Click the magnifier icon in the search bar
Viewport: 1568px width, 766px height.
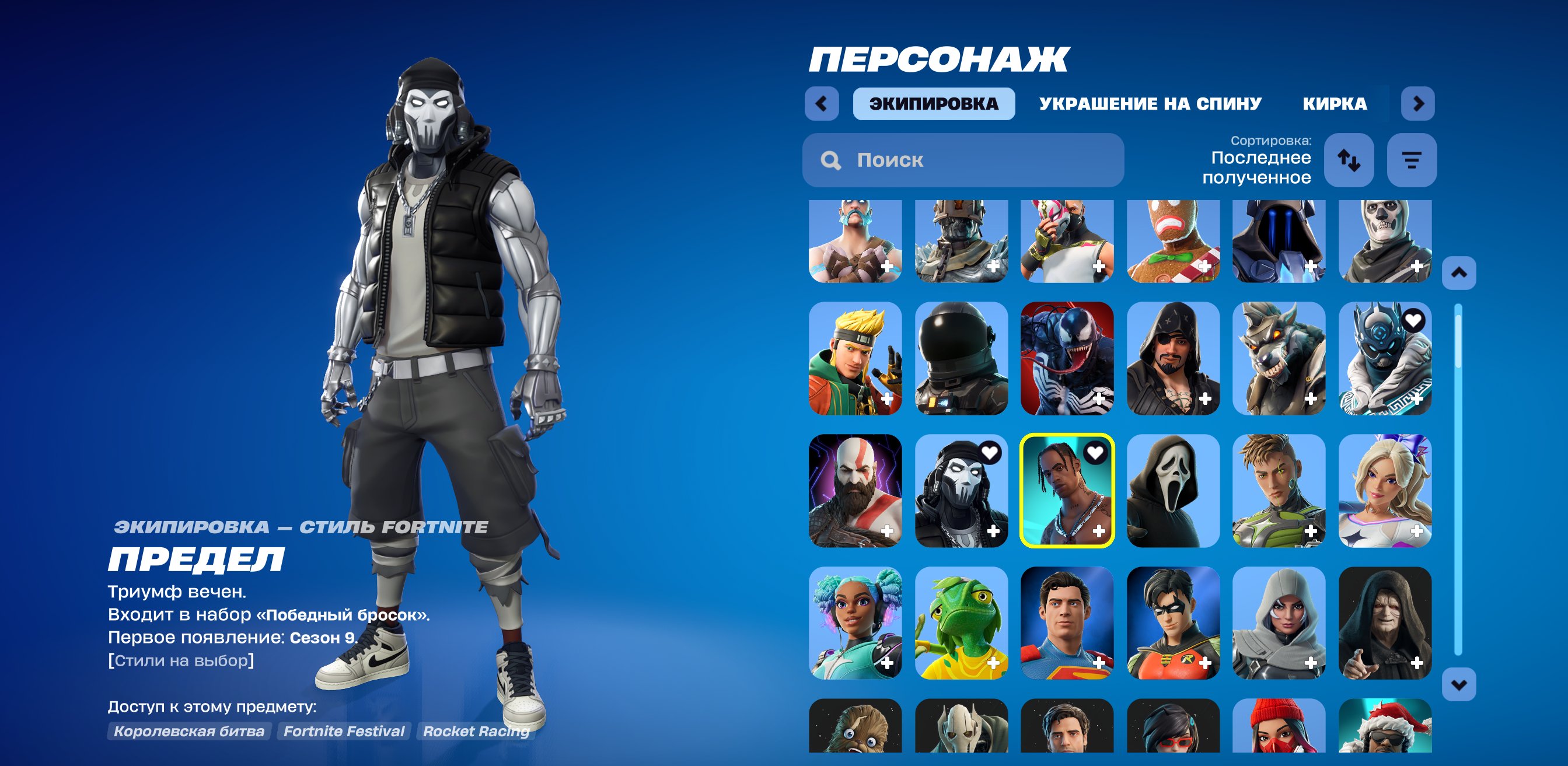(832, 160)
